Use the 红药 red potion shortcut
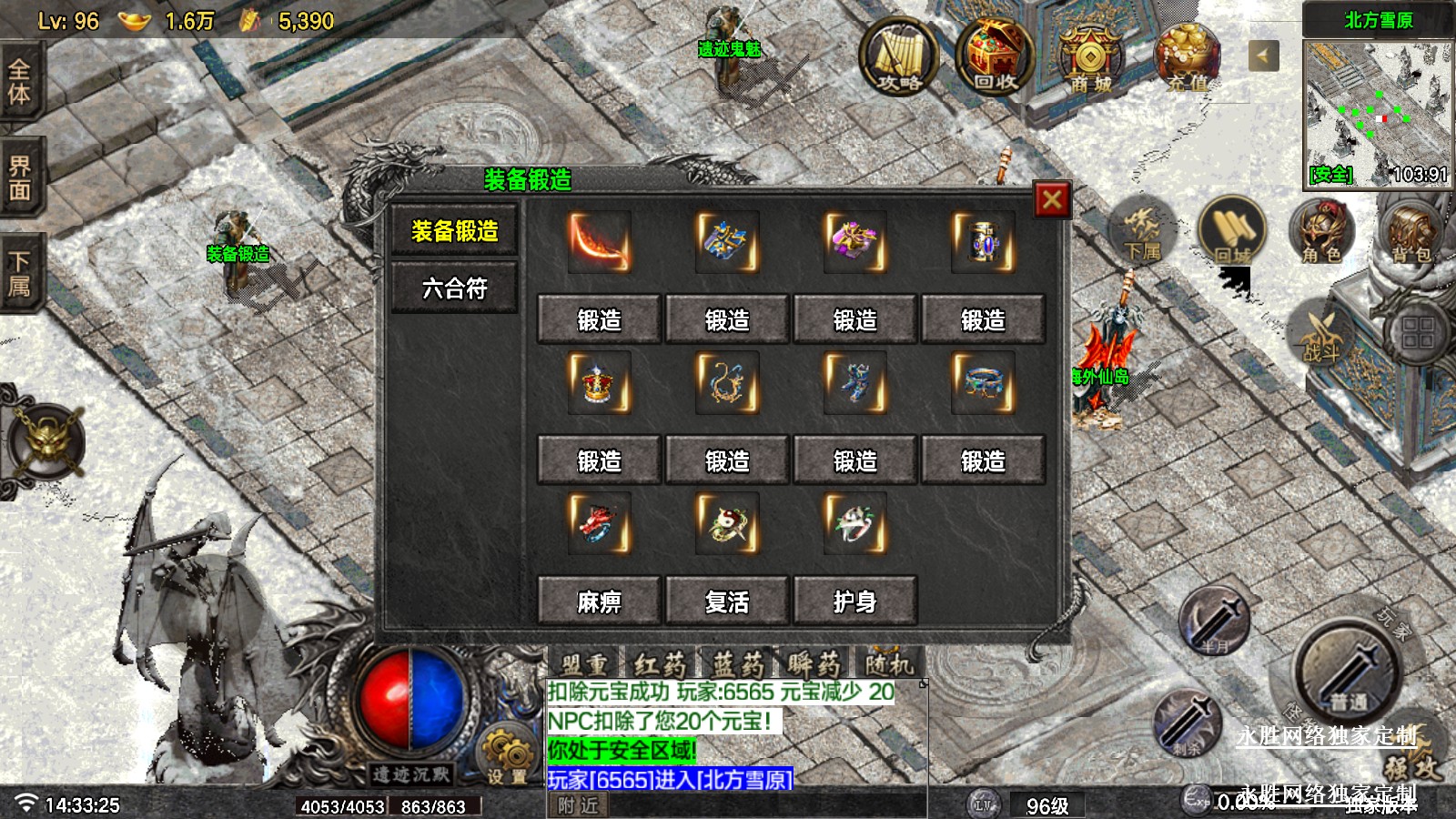Screen dimensions: 1456x819 coord(660,663)
